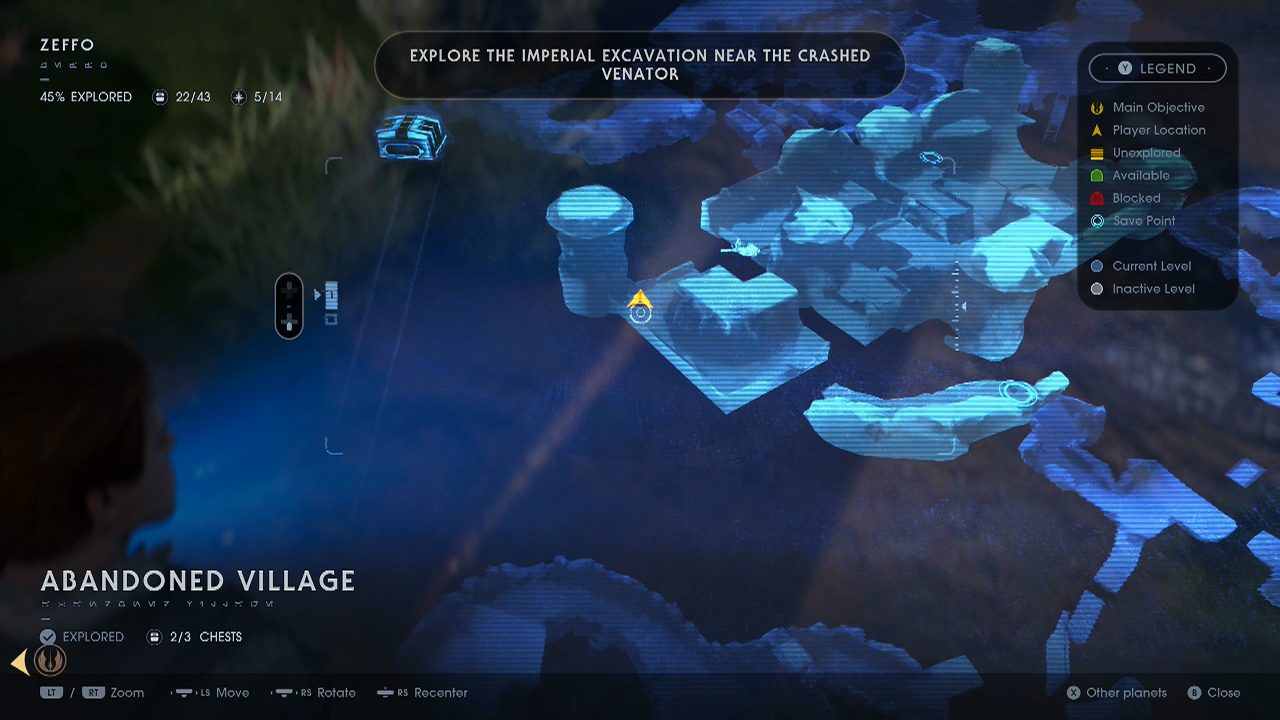The width and height of the screenshot is (1280, 720).
Task: Select the Save Point legend entry
Action: (1143, 221)
